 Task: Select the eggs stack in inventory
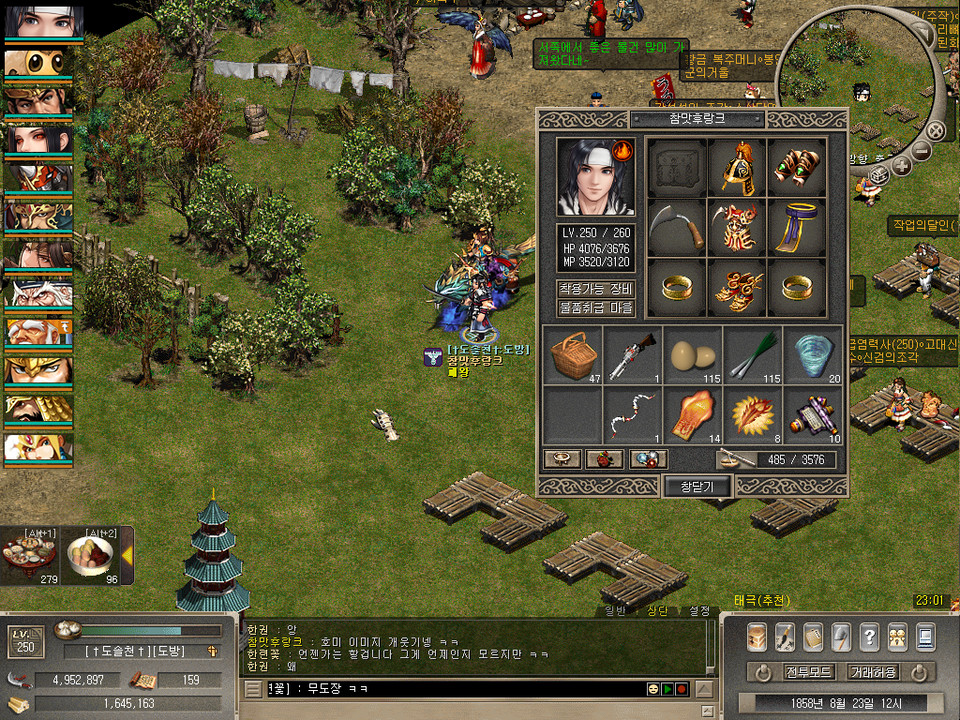pyautogui.click(x=692, y=355)
